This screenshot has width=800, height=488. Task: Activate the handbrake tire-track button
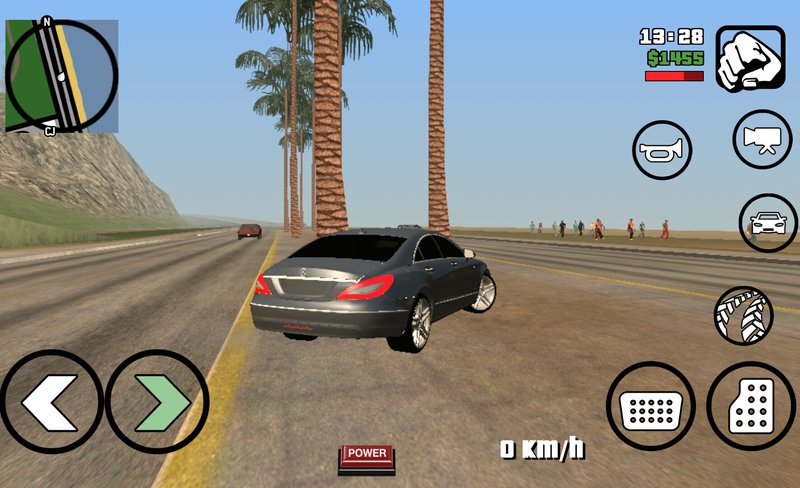743,316
